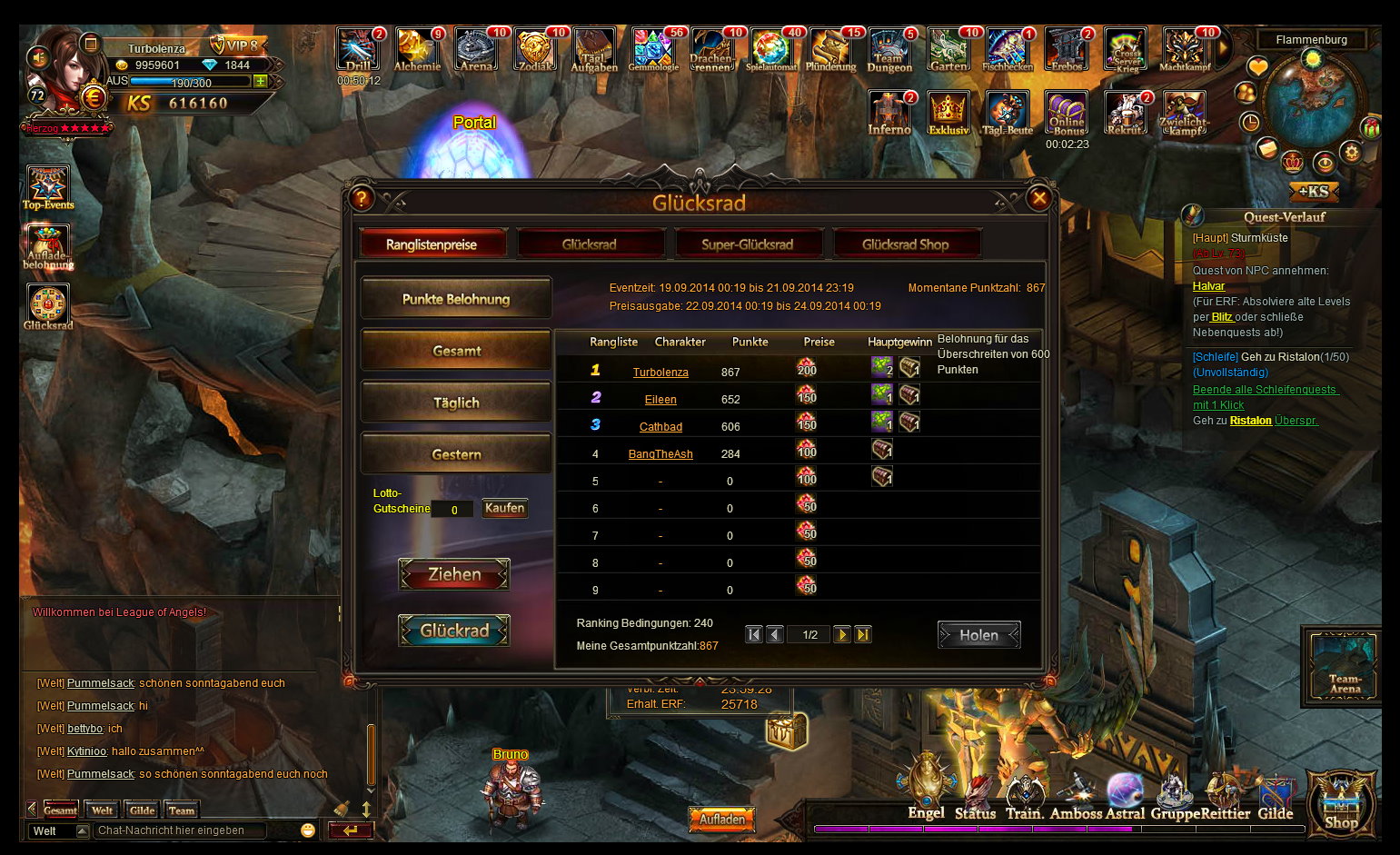Open Eileen's character link
1400x855 pixels.
[x=660, y=400]
